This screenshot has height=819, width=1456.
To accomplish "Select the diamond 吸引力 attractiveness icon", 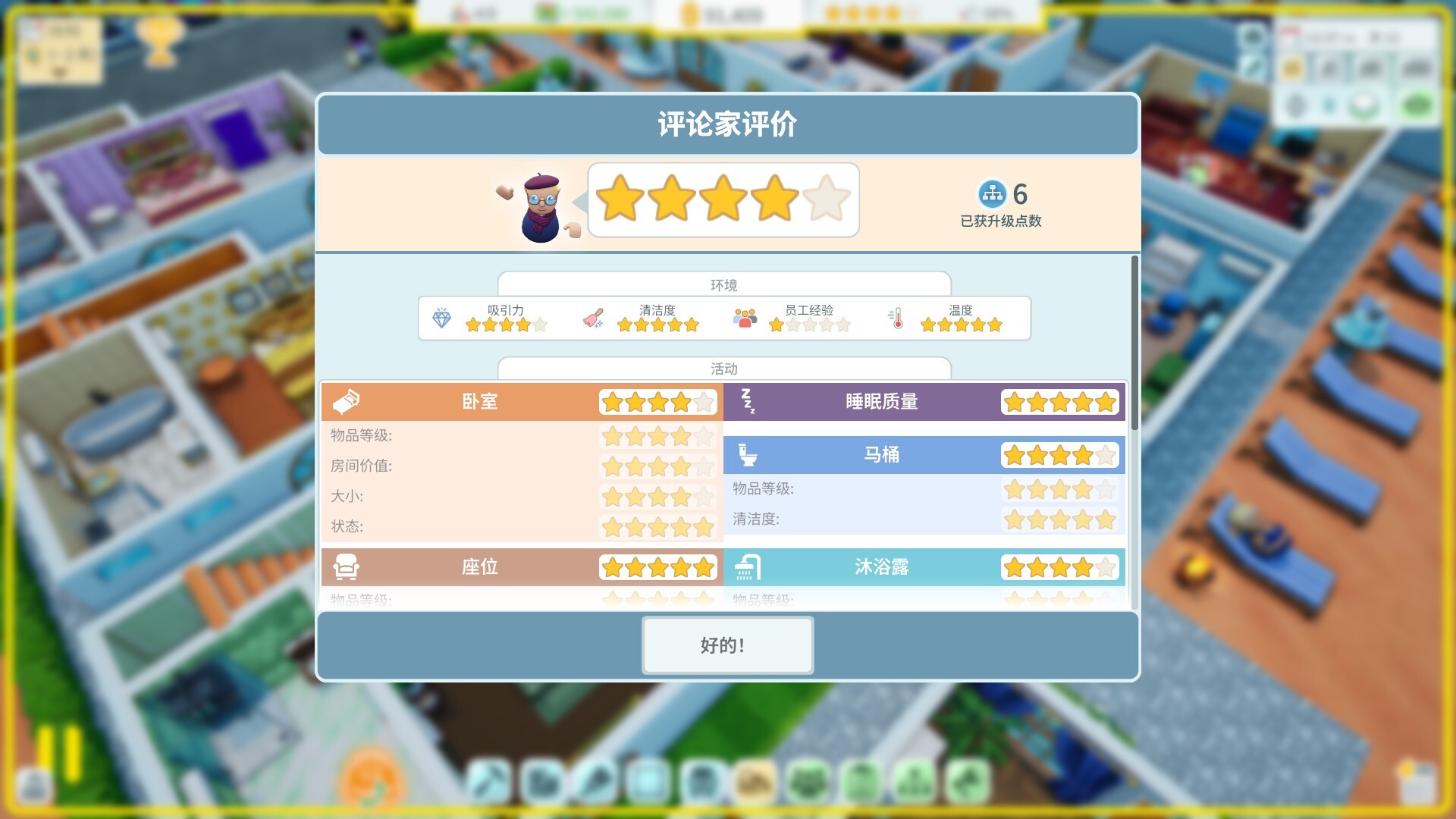I will (442, 319).
